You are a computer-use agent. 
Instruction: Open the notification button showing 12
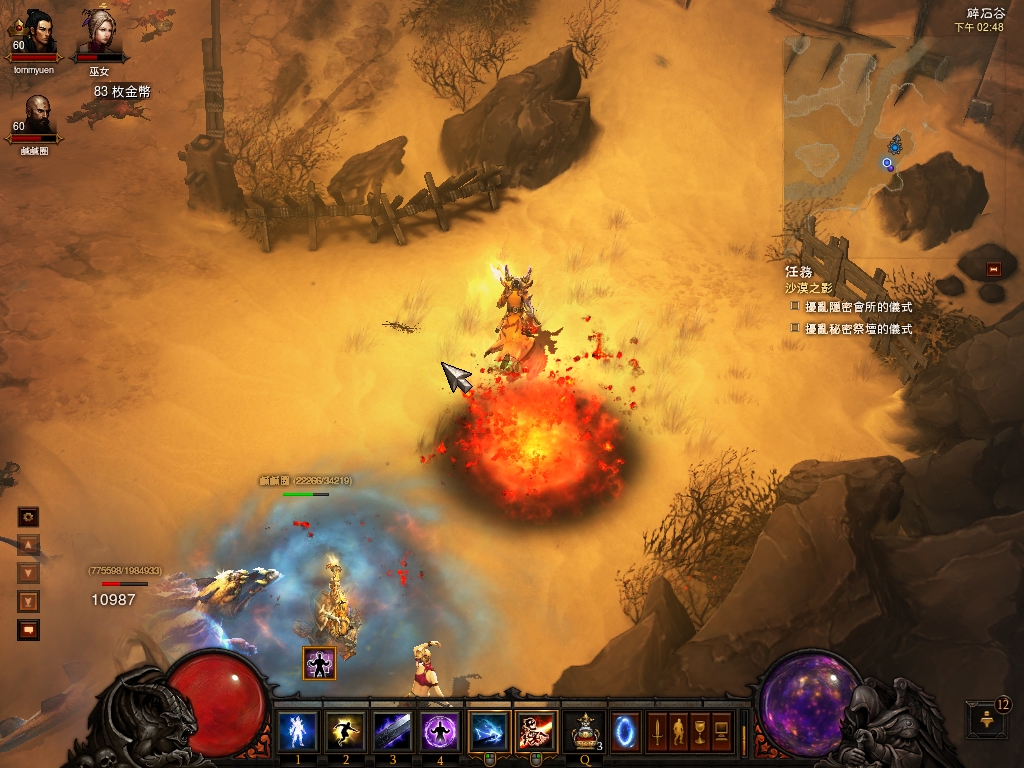pos(985,719)
